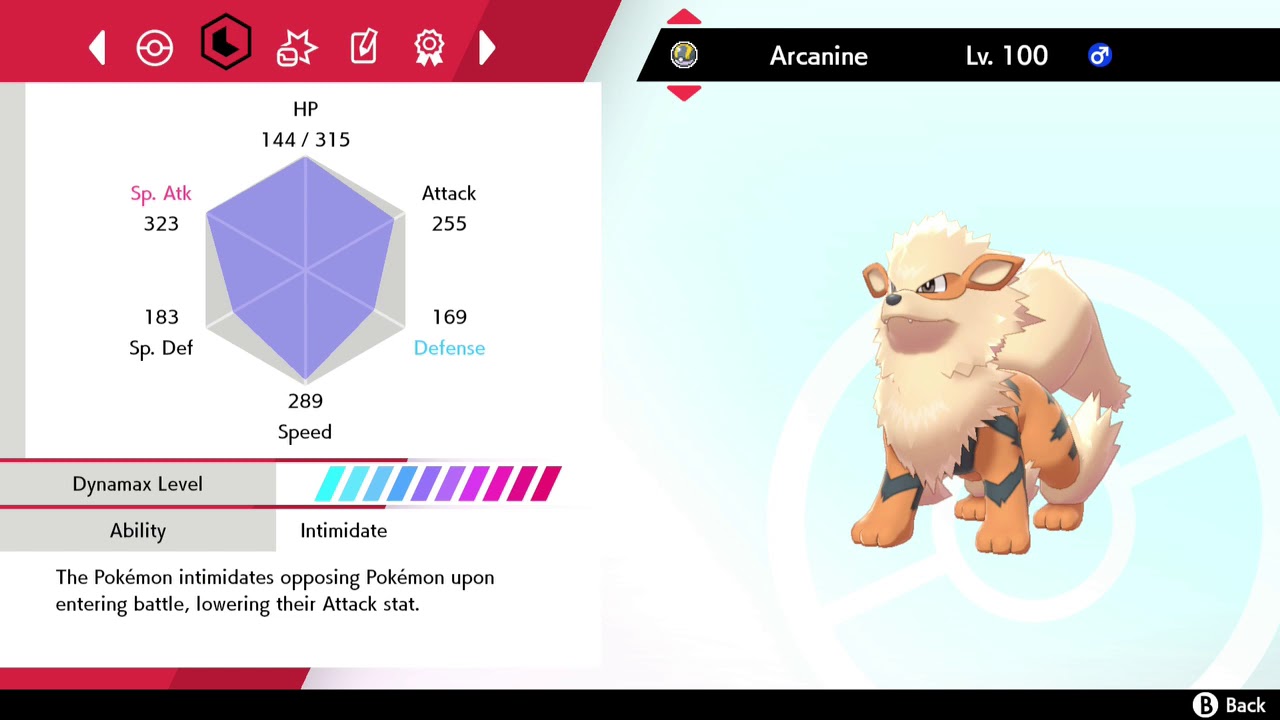
Task: Switch to the notepad memo tab
Action: point(363,45)
